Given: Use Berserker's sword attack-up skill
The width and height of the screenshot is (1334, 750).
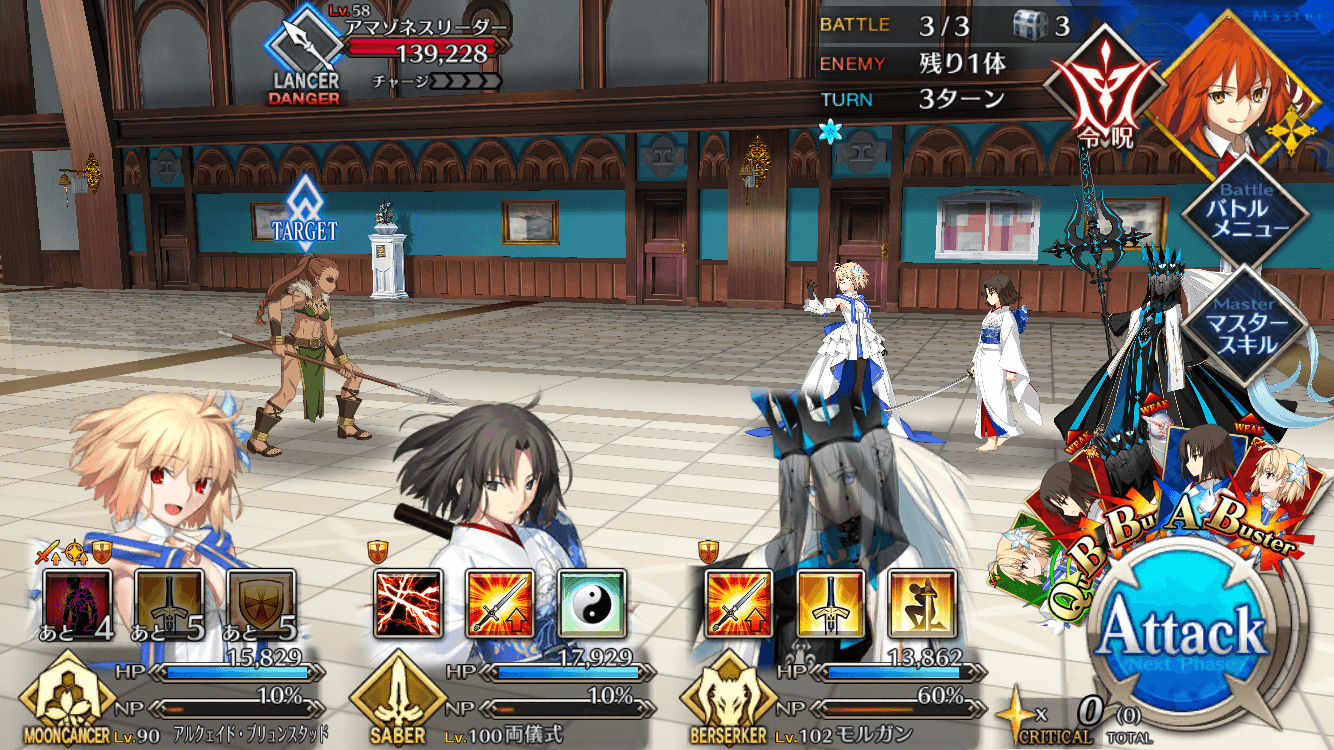Looking at the screenshot, I should pos(740,604).
